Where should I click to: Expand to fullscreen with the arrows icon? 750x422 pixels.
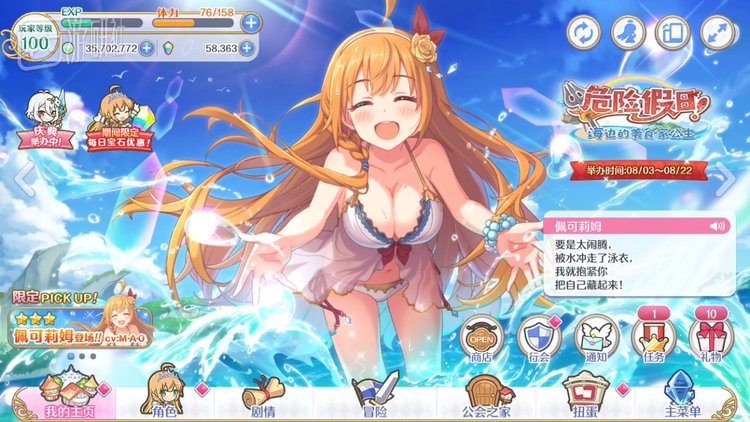click(717, 32)
